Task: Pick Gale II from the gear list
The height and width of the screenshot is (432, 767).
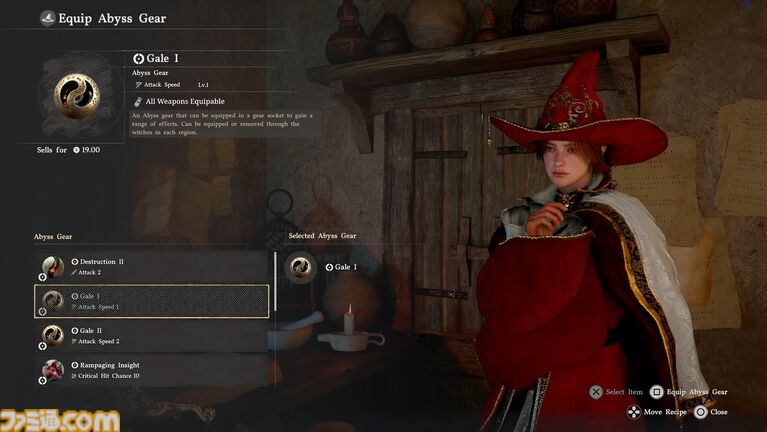Action: [150, 335]
